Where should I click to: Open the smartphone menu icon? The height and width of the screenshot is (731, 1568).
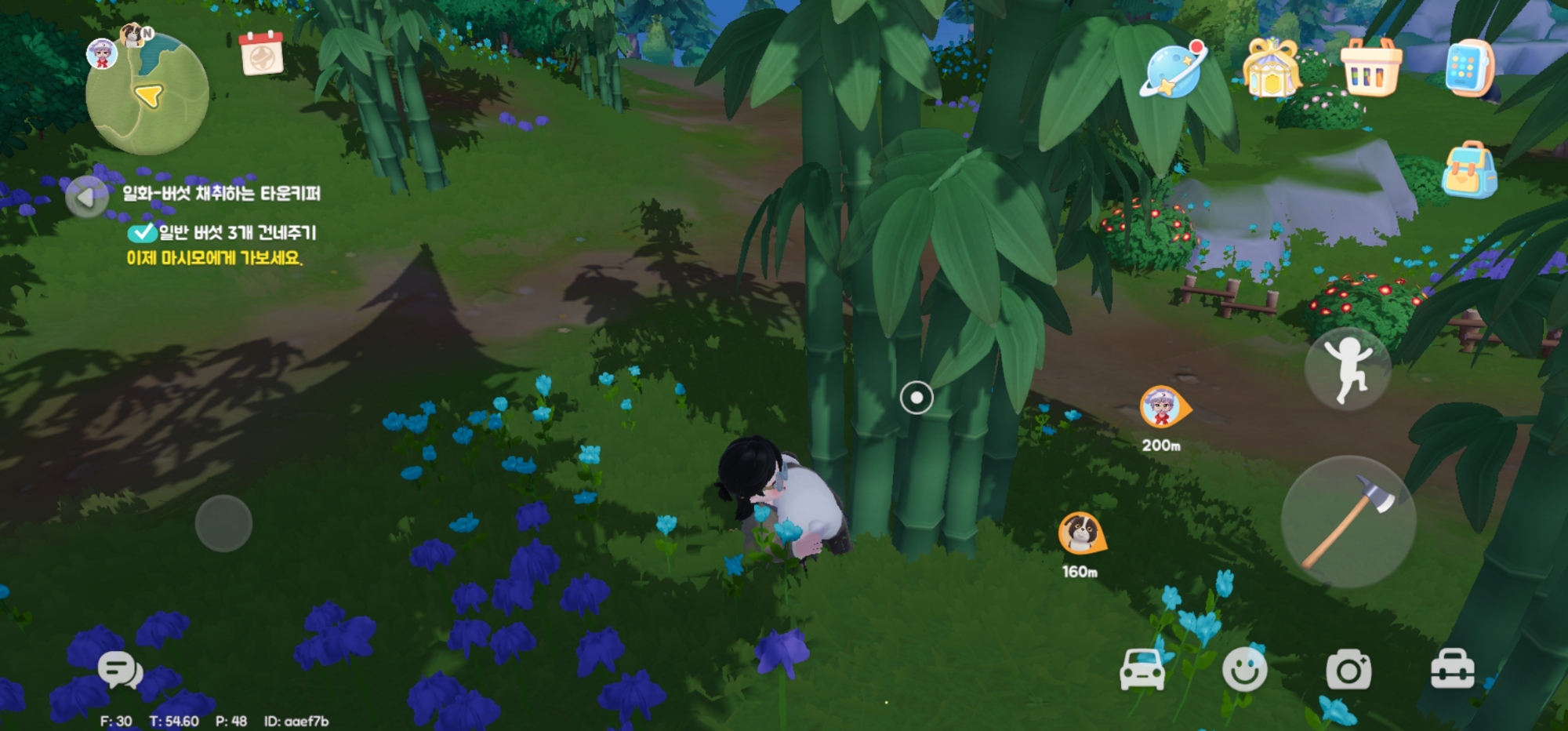pos(1468,68)
